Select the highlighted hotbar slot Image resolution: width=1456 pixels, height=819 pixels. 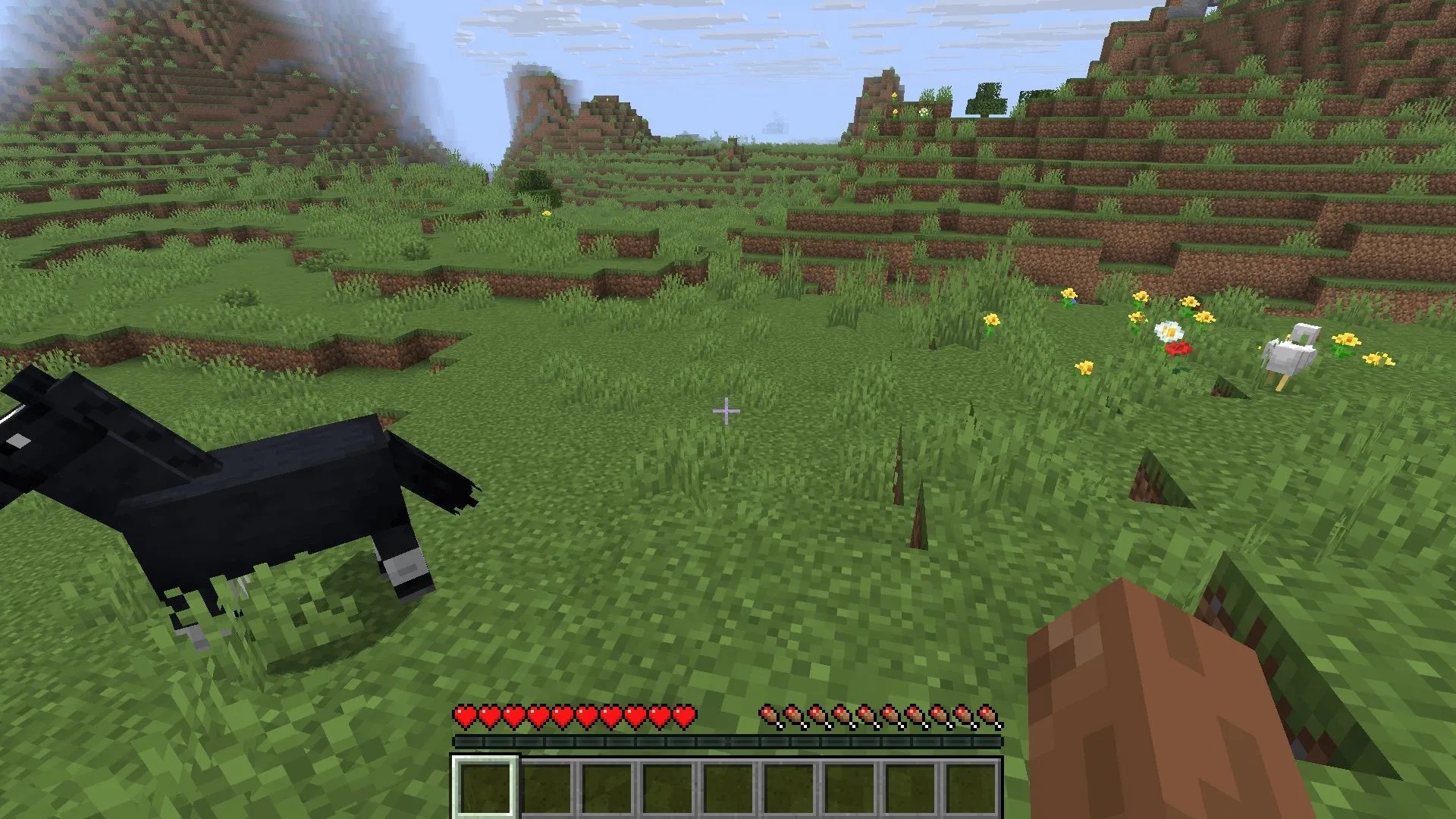coord(485,786)
